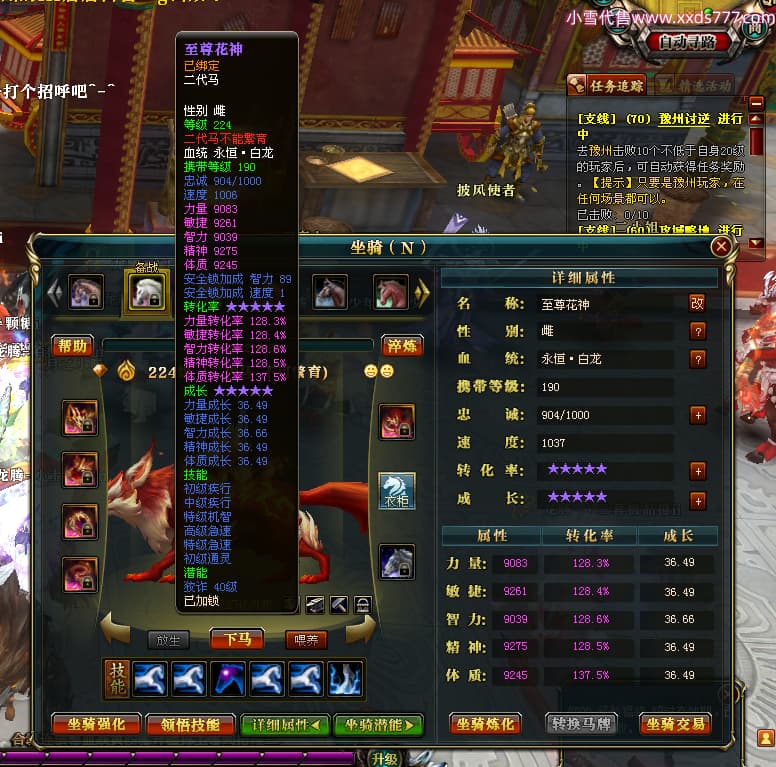Open 坐骑交易 mount trading
Image resolution: width=776 pixels, height=767 pixels.
[x=677, y=724]
